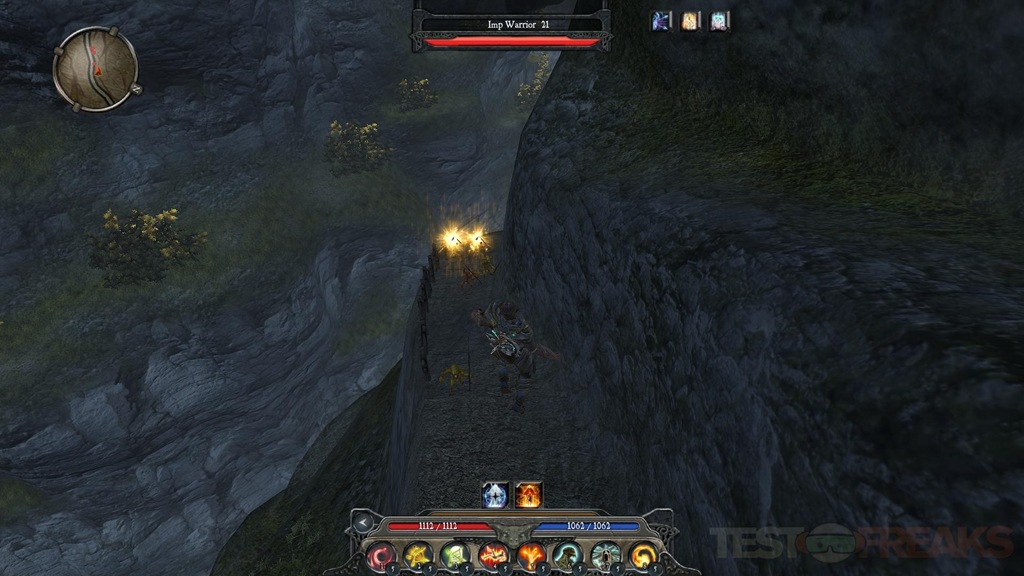Cast the red flame burst skill
This screenshot has width=1024, height=576.
coord(492,556)
